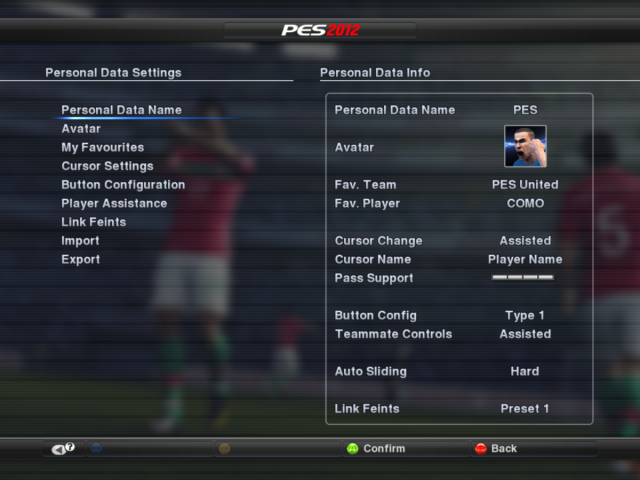This screenshot has height=480, width=640.
Task: Select Export in the settings list
Action: point(81,259)
